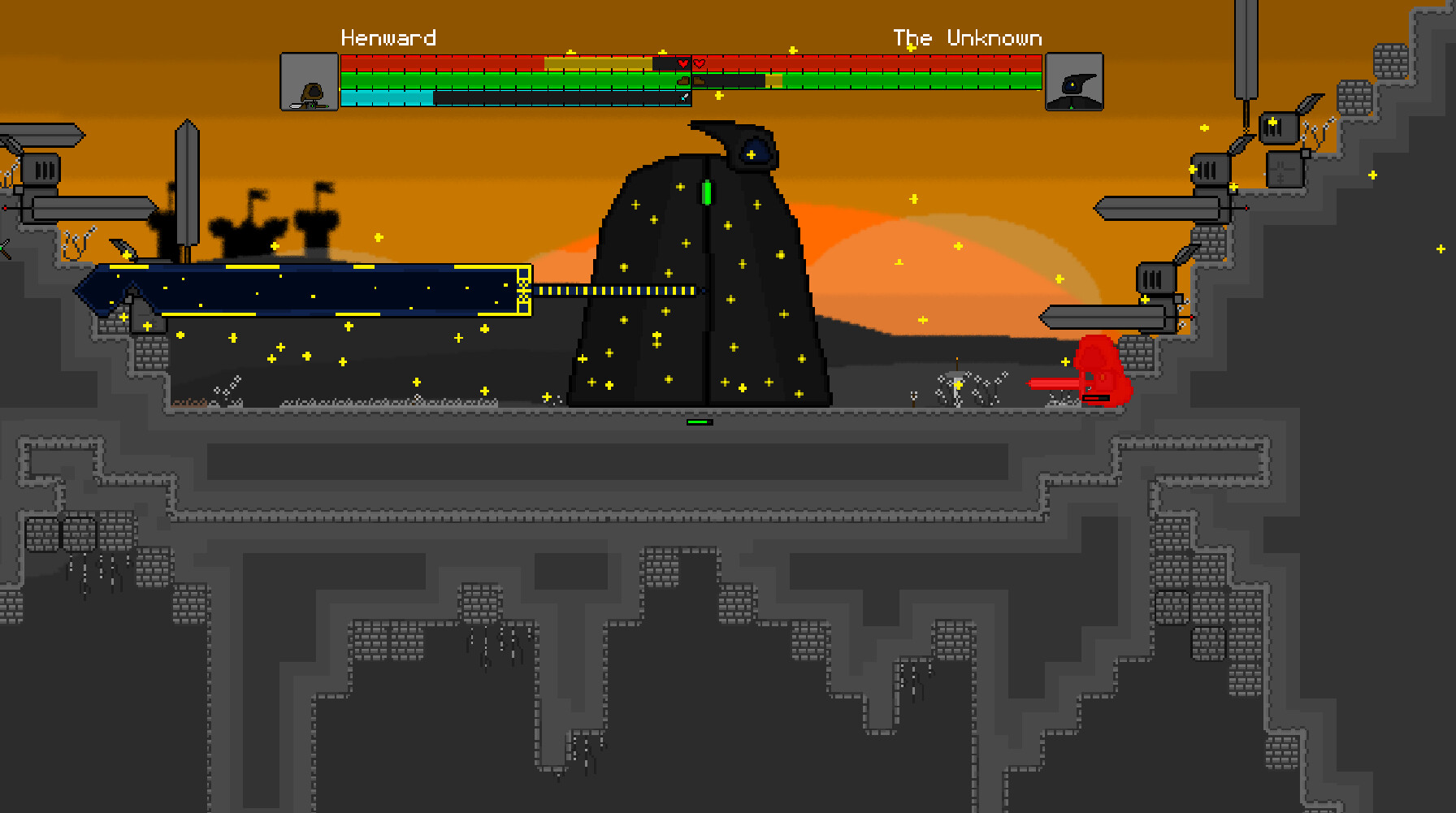Toggle the yellow plus sparkle near the red enemy
The height and width of the screenshot is (813, 1456).
pos(1065,362)
